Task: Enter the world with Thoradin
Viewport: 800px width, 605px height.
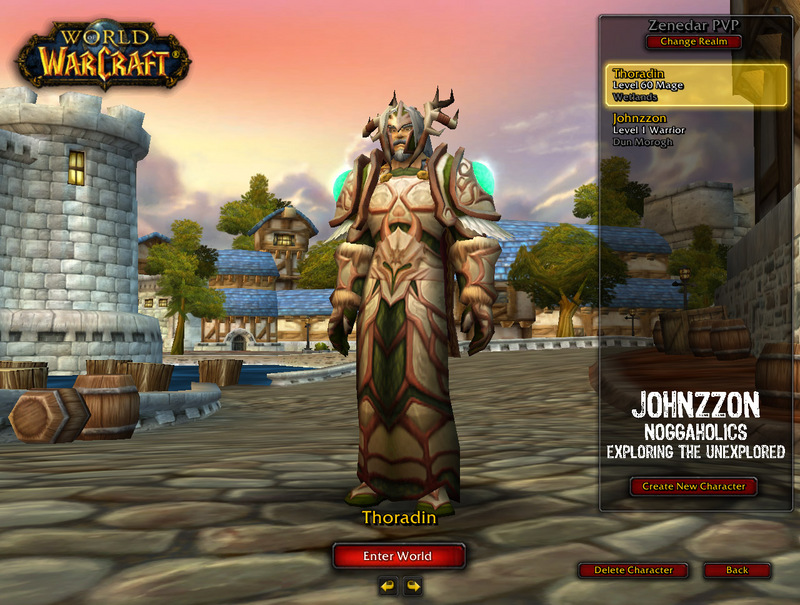Action: (399, 556)
